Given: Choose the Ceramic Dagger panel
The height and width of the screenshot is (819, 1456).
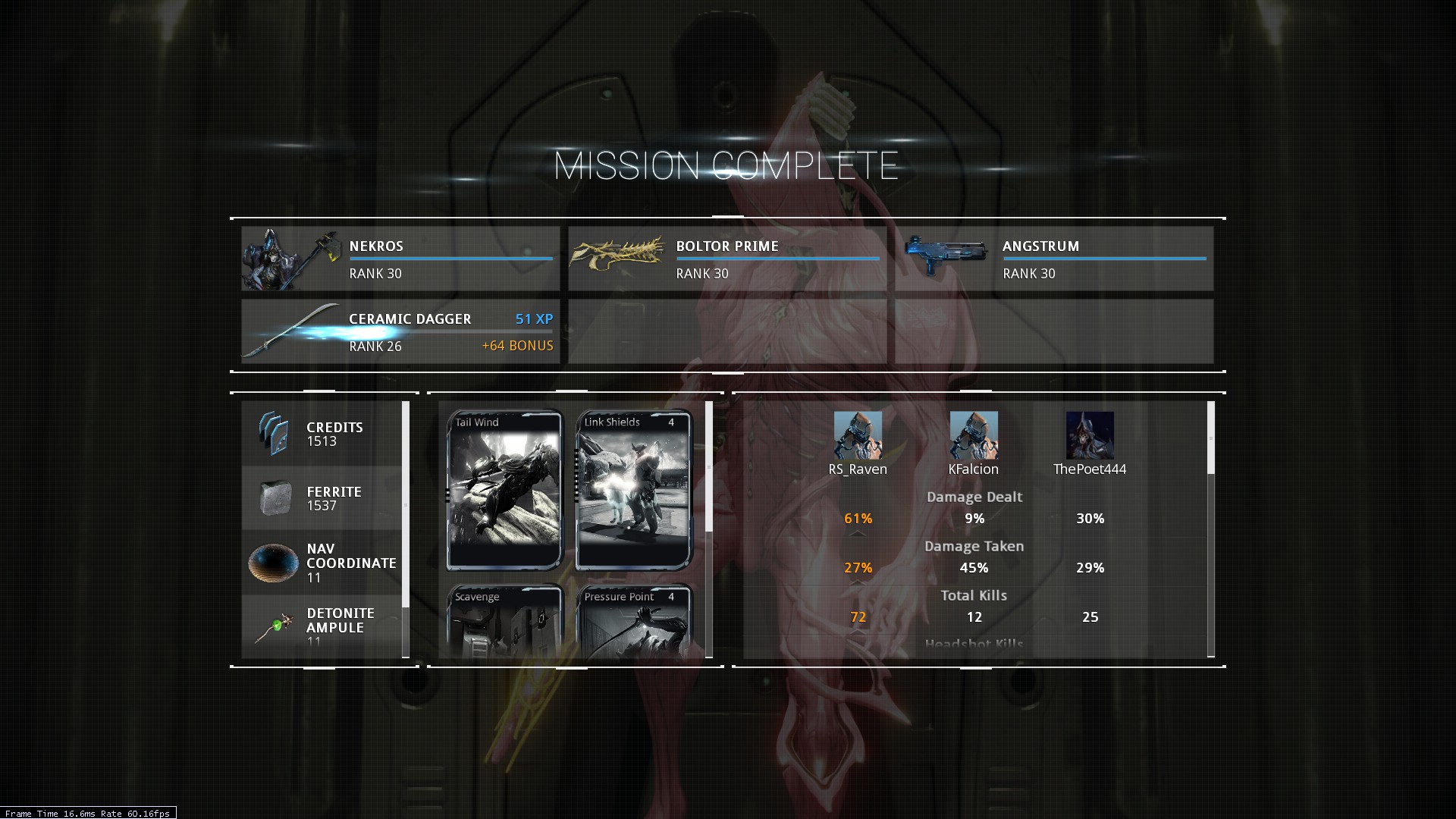Looking at the screenshot, I should (x=400, y=331).
